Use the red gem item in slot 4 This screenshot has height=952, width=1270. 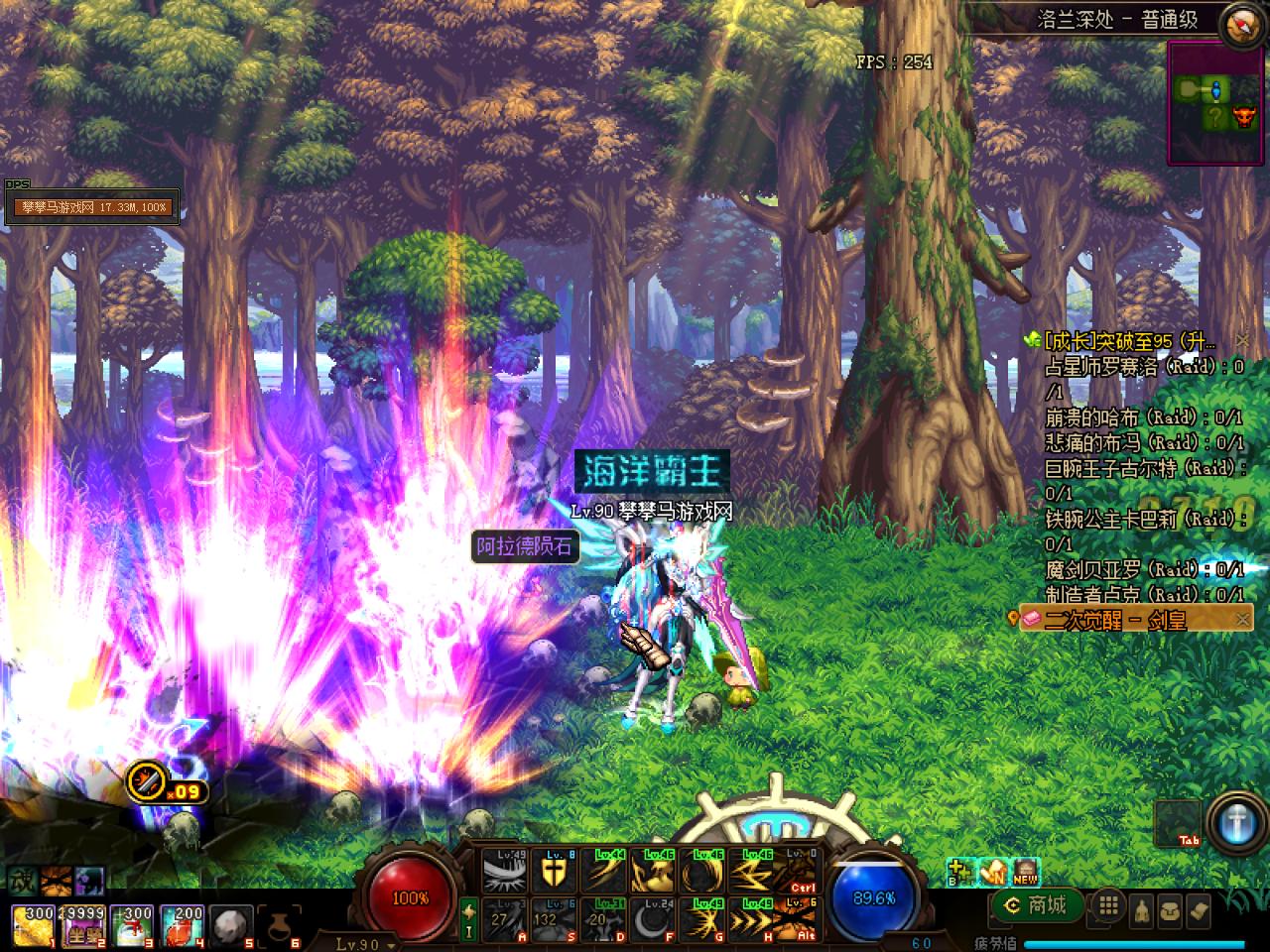(182, 923)
